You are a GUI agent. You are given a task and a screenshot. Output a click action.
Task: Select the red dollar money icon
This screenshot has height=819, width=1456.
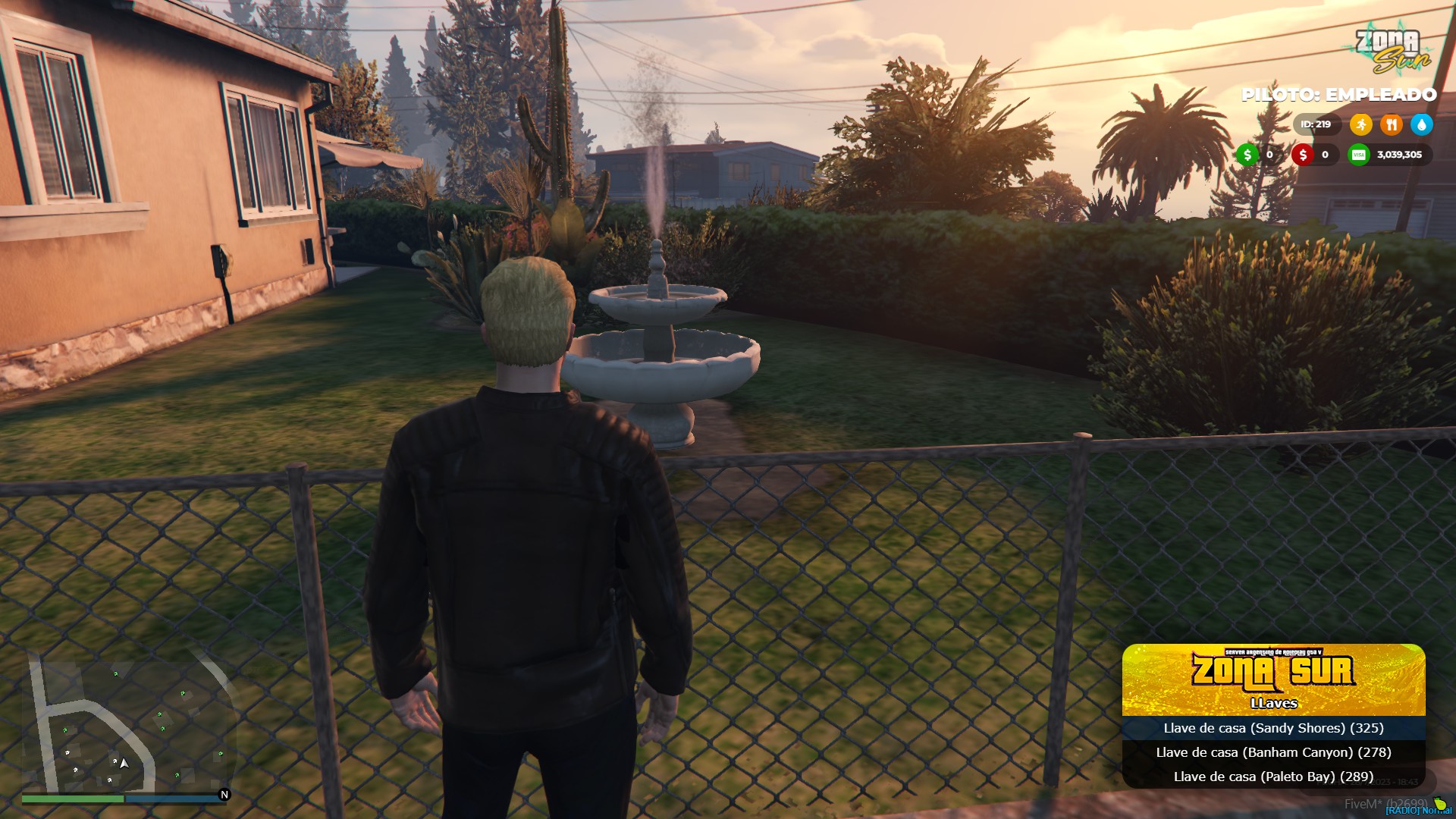pyautogui.click(x=1303, y=155)
